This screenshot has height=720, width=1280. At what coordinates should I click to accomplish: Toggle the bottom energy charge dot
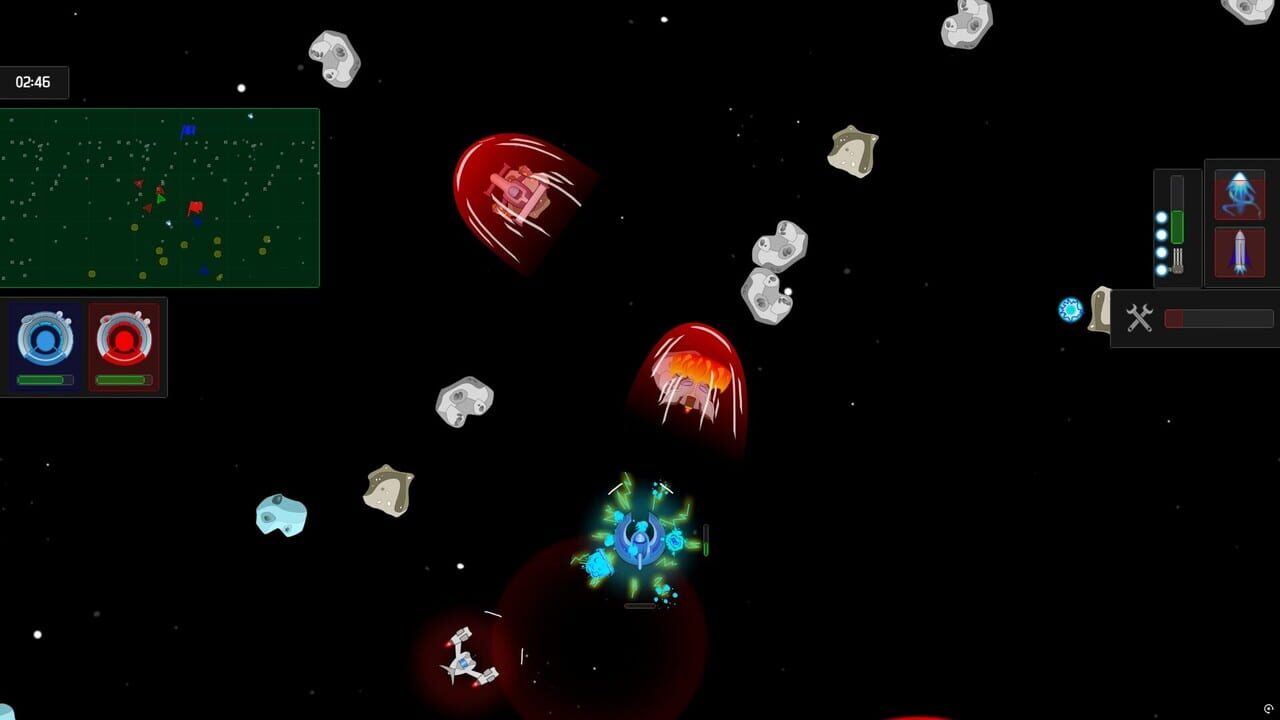tap(1161, 269)
